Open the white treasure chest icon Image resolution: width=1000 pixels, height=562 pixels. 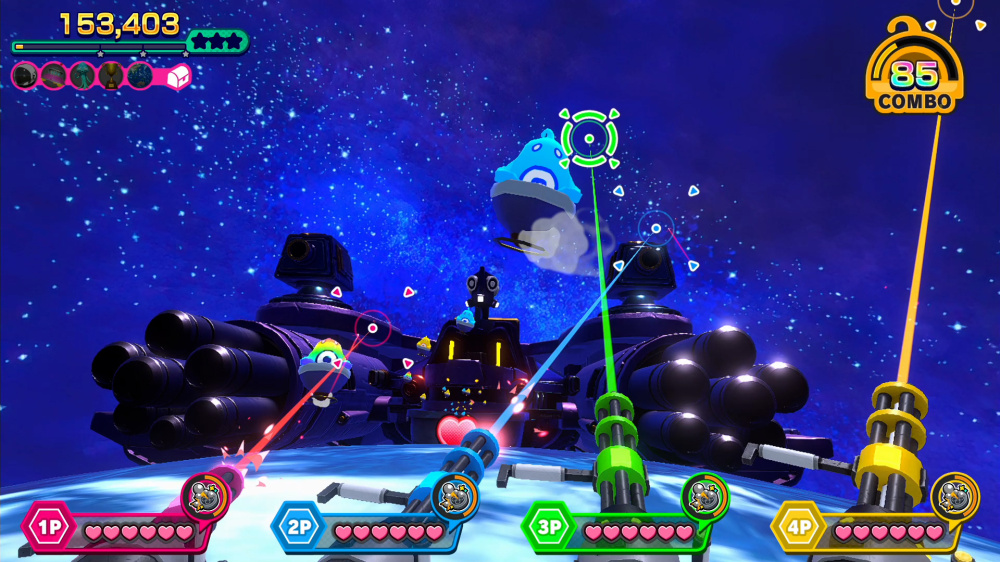click(x=177, y=75)
